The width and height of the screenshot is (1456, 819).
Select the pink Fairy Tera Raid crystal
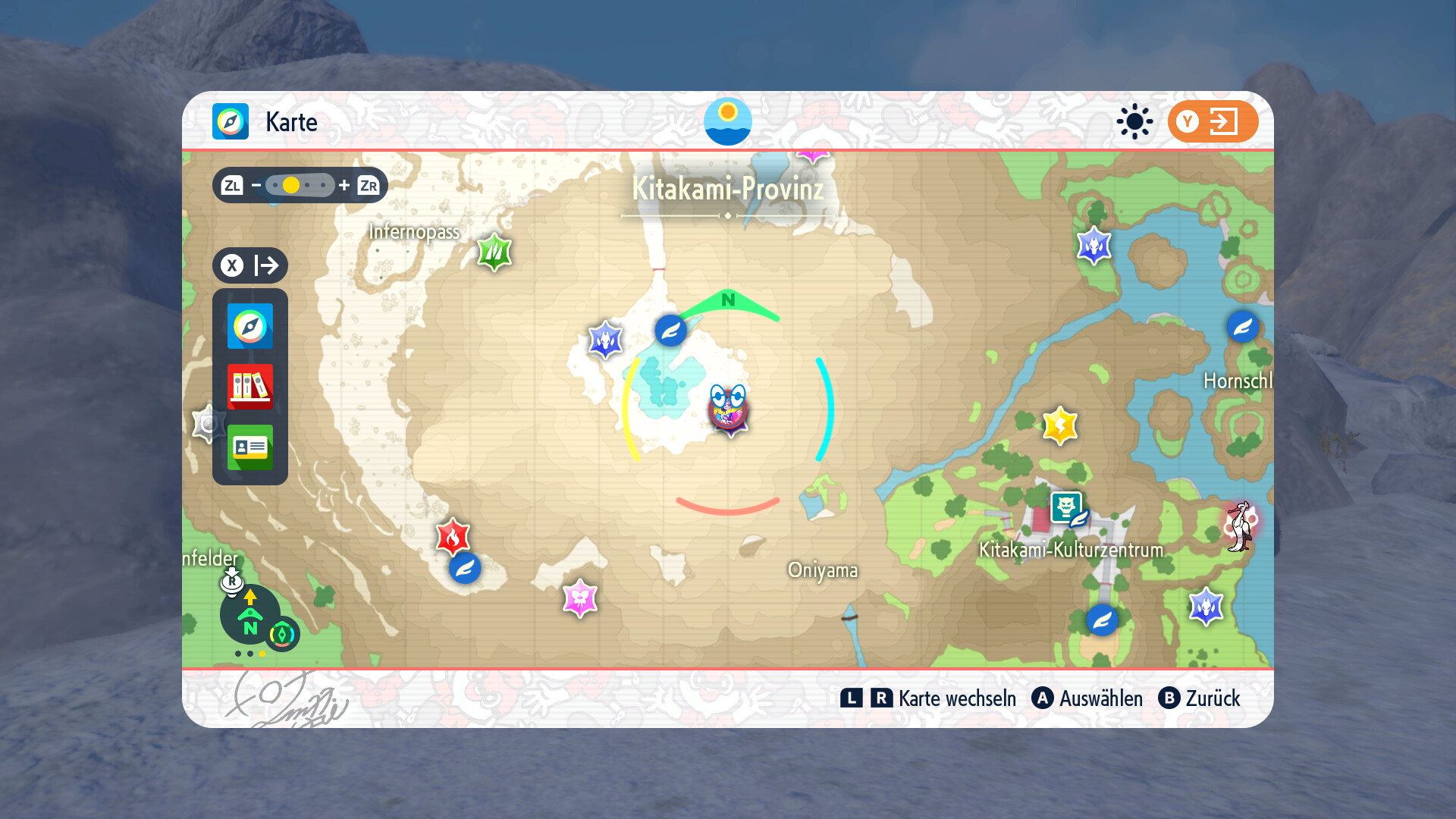point(580,598)
